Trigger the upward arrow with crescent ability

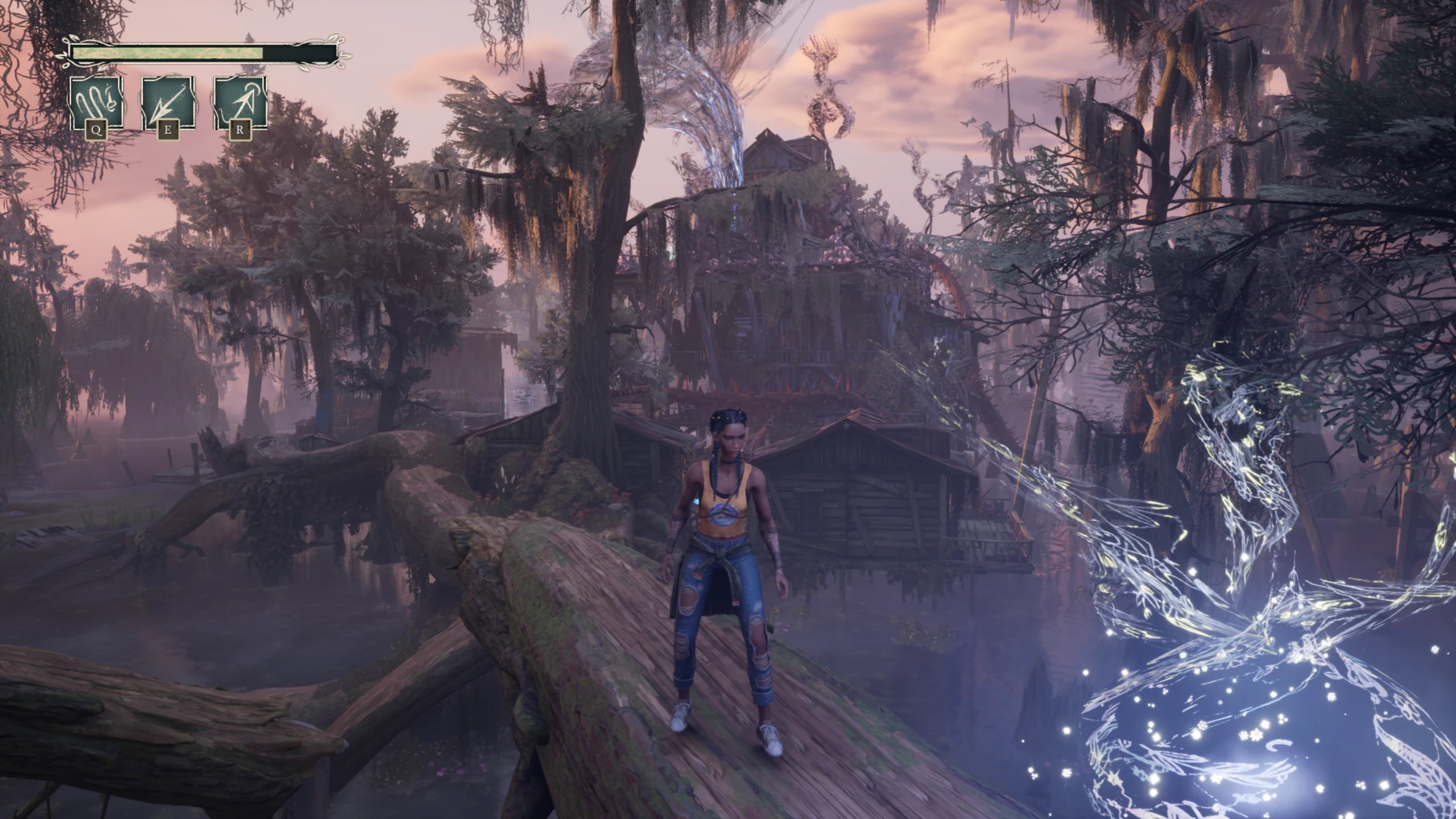(x=240, y=103)
